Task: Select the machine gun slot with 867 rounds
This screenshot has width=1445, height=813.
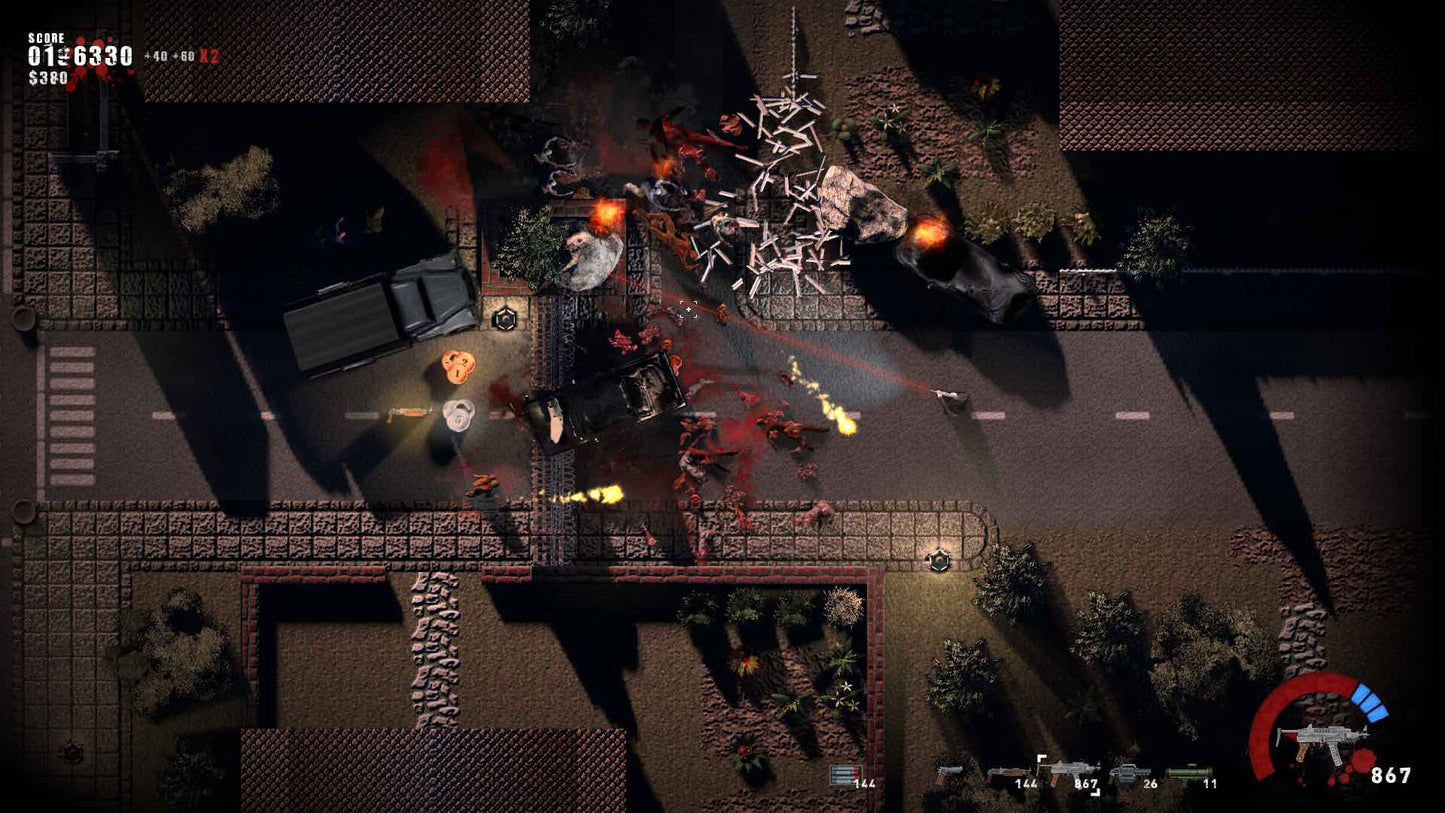Action: (1068, 768)
